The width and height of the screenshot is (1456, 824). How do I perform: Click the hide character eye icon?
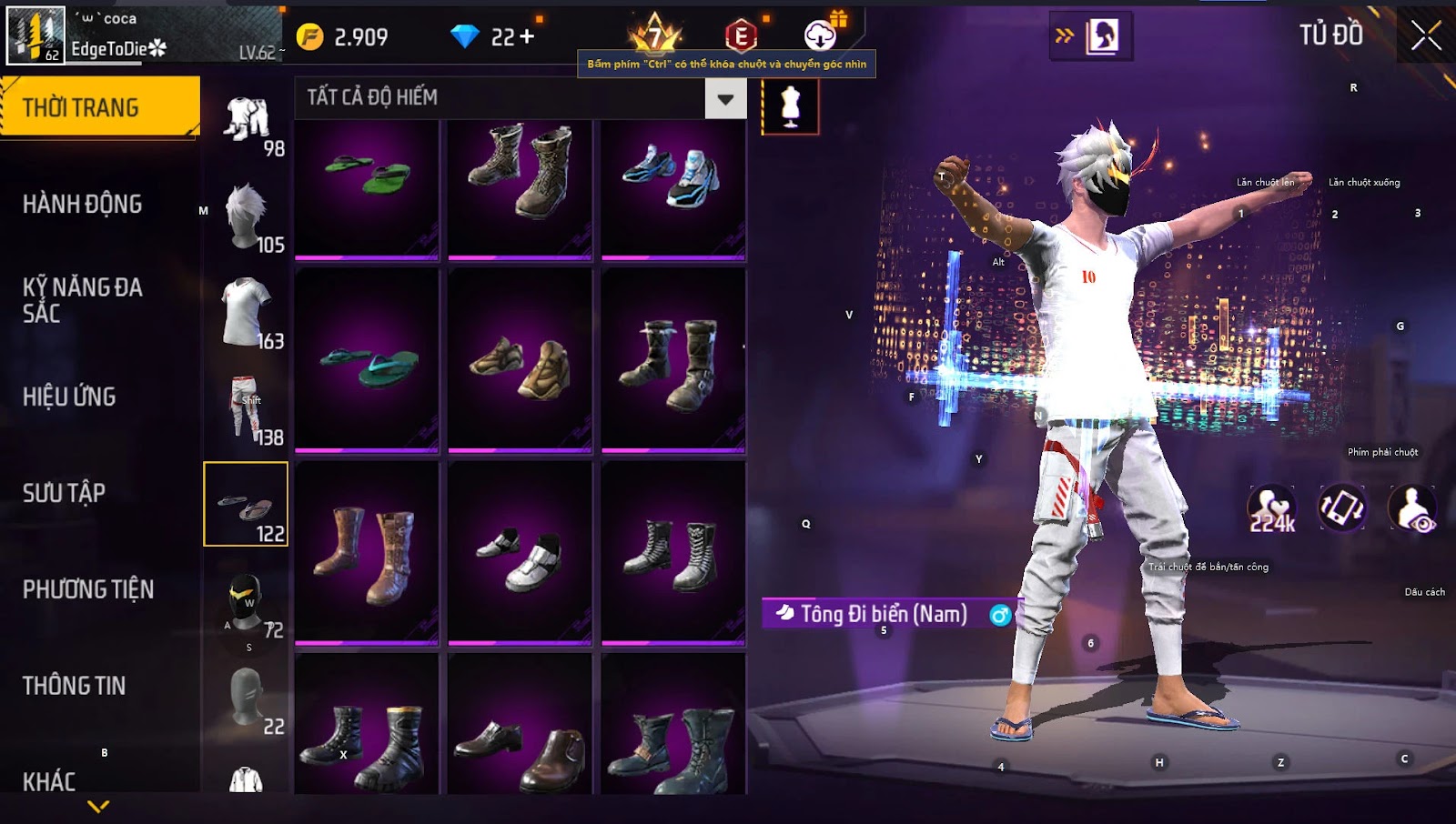[x=1412, y=509]
